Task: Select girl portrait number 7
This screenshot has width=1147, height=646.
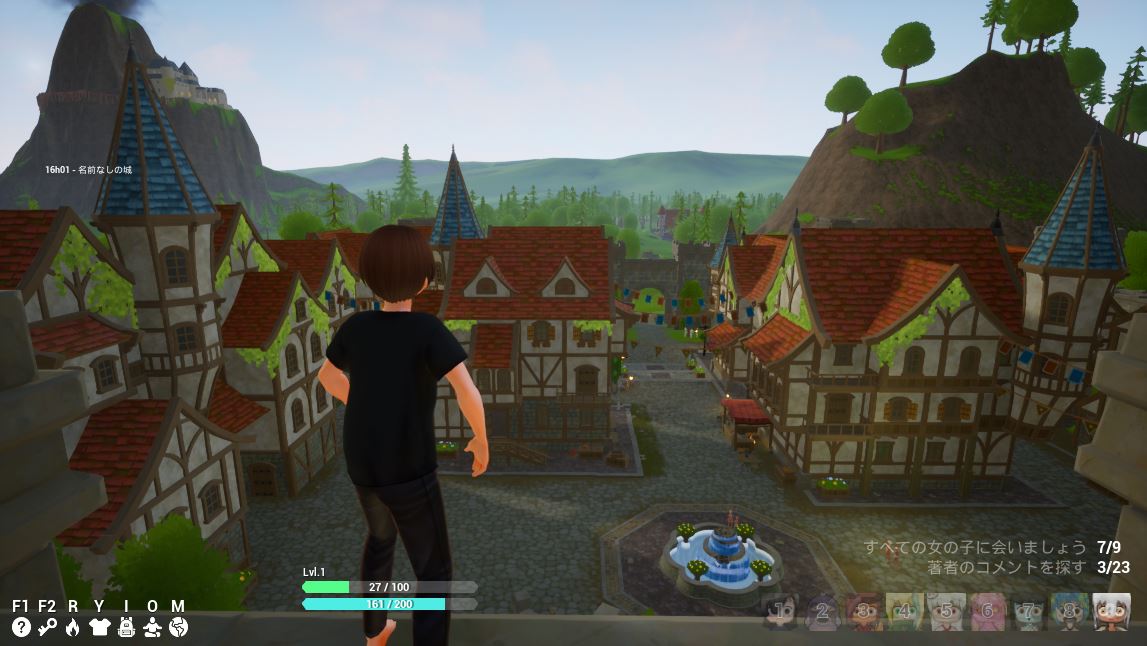Action: pos(1028,611)
